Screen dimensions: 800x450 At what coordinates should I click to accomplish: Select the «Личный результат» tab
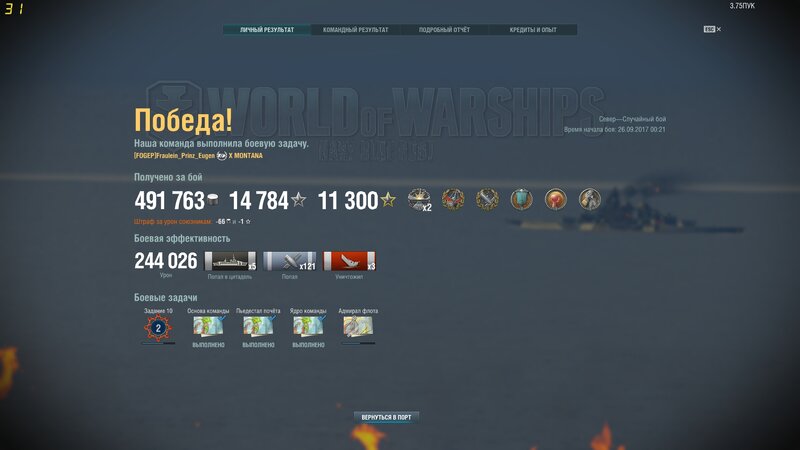click(x=267, y=30)
